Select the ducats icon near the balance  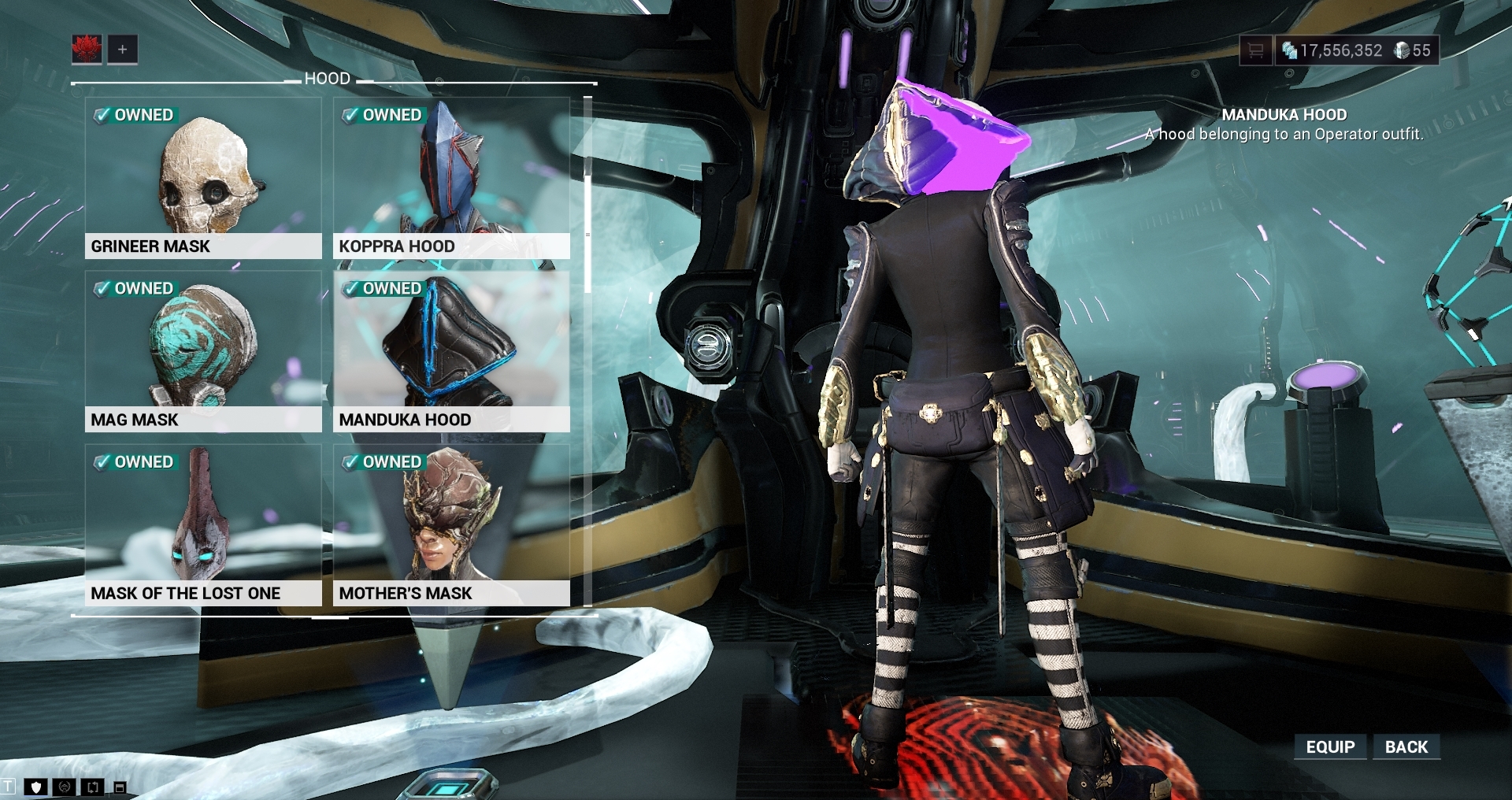coord(1402,50)
